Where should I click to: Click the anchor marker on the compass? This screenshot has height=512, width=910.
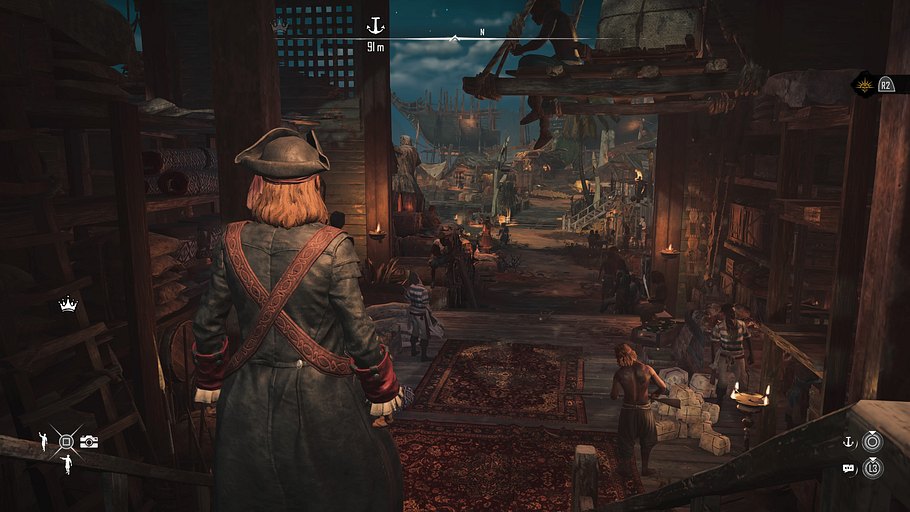[376, 25]
